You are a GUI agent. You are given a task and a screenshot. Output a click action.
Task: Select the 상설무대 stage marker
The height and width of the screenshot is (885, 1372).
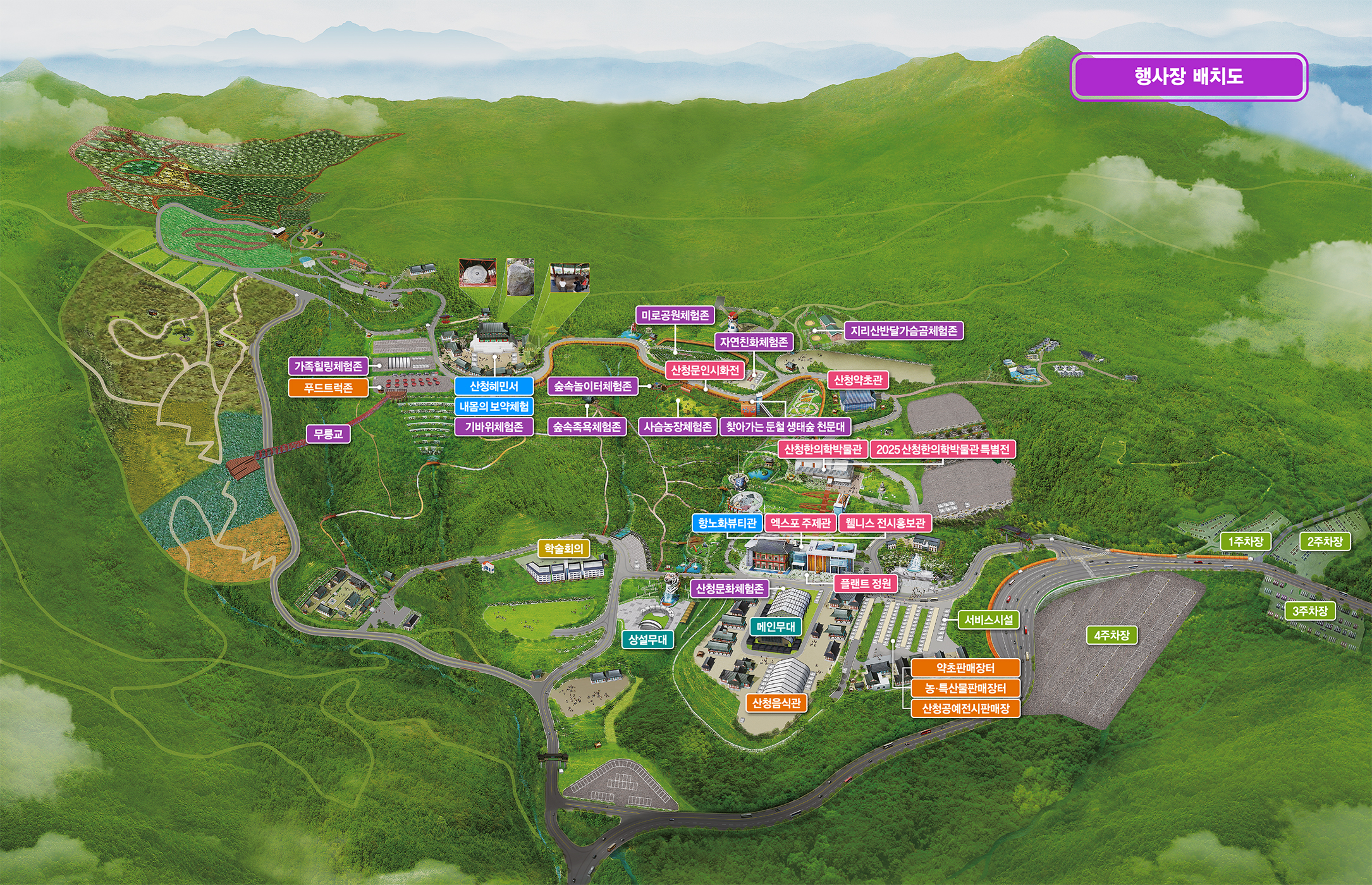click(x=647, y=639)
